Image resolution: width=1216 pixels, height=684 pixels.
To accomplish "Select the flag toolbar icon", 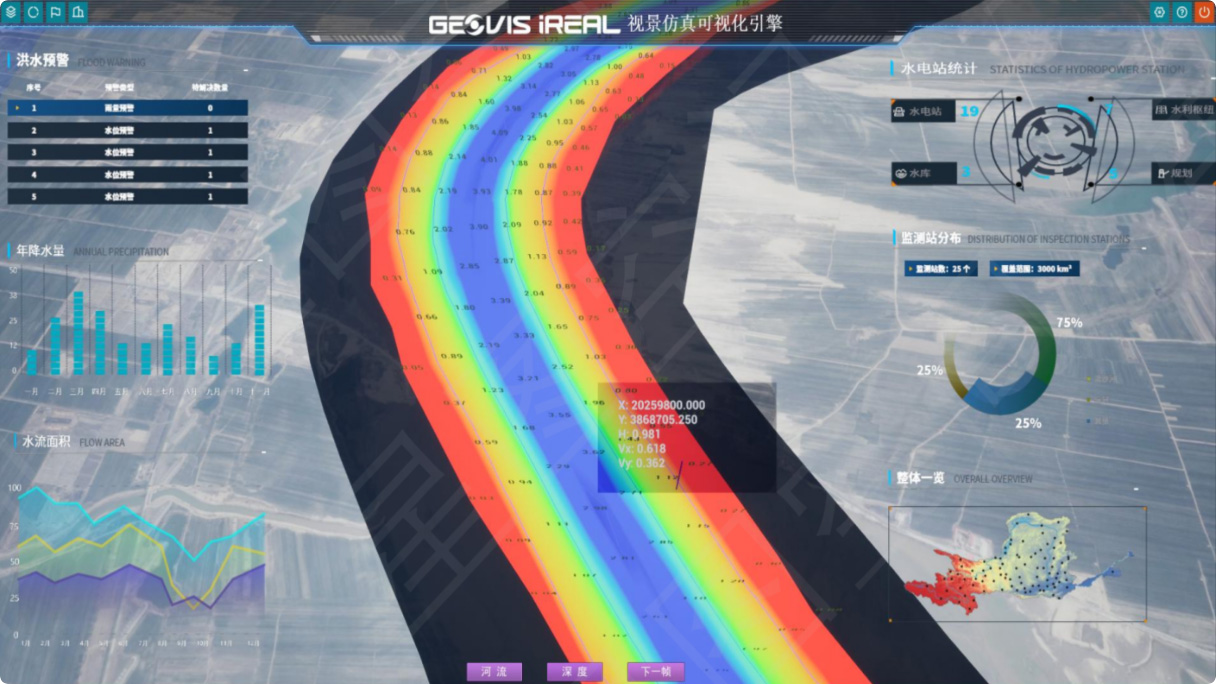I will click(x=55, y=13).
